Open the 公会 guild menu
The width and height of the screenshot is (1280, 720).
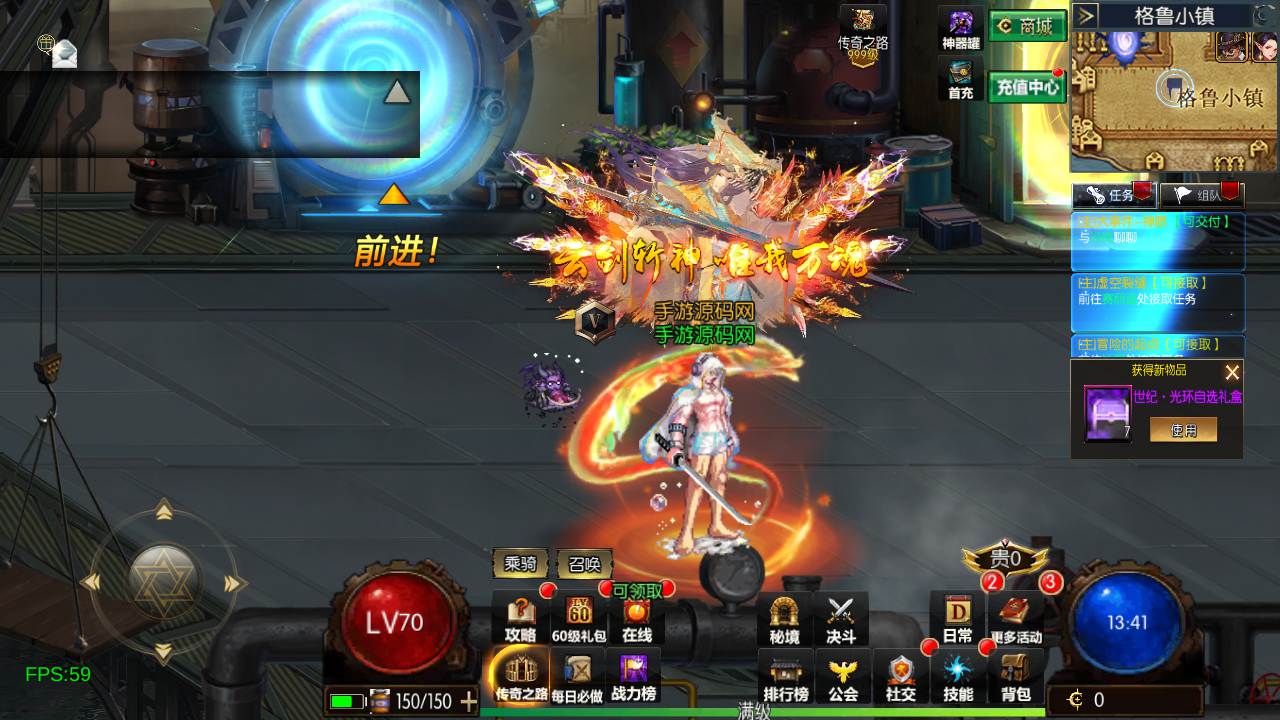point(843,677)
